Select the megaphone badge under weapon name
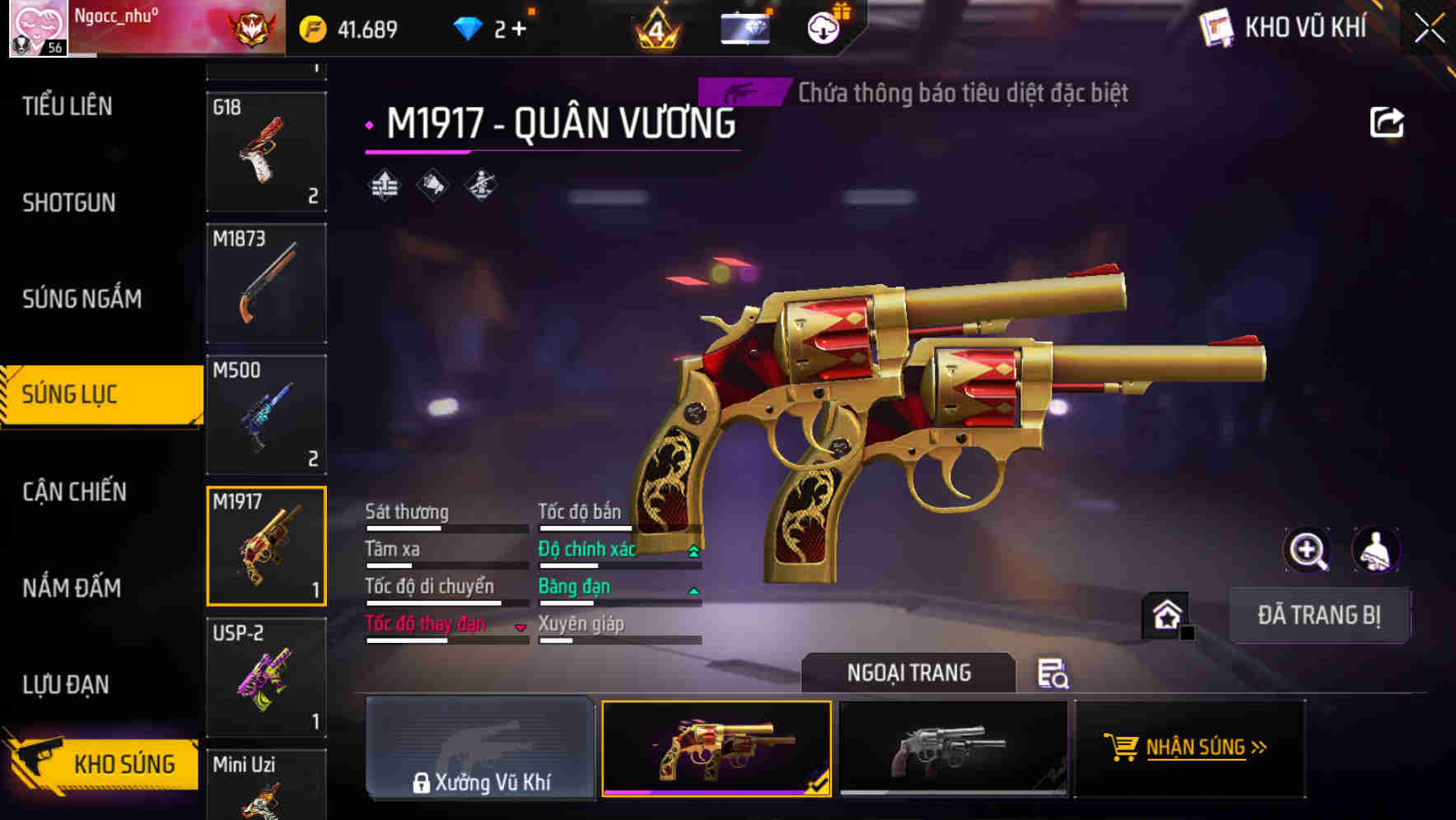Viewport: 1456px width, 820px height. [x=432, y=184]
